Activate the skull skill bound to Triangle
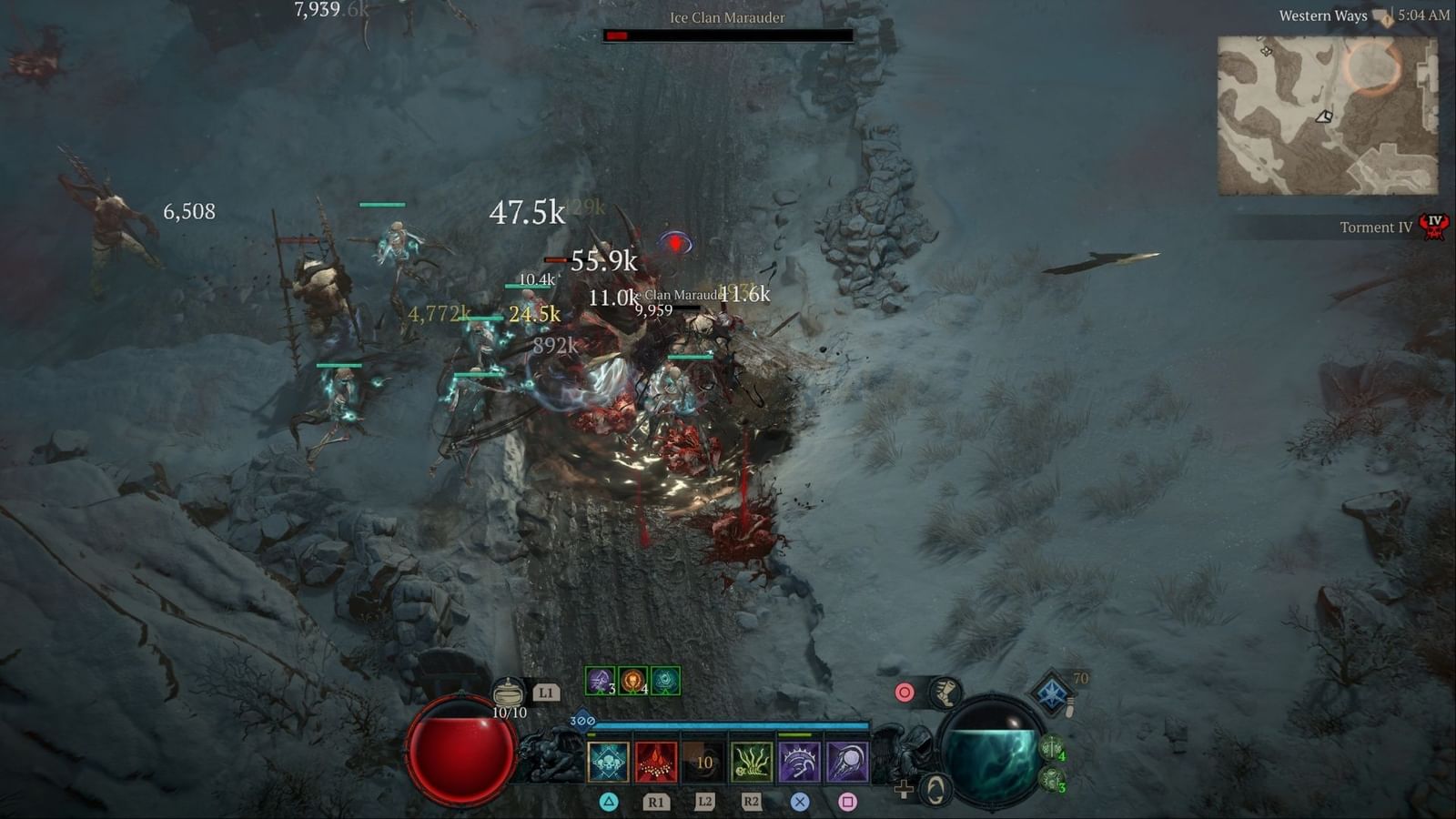 [x=609, y=762]
